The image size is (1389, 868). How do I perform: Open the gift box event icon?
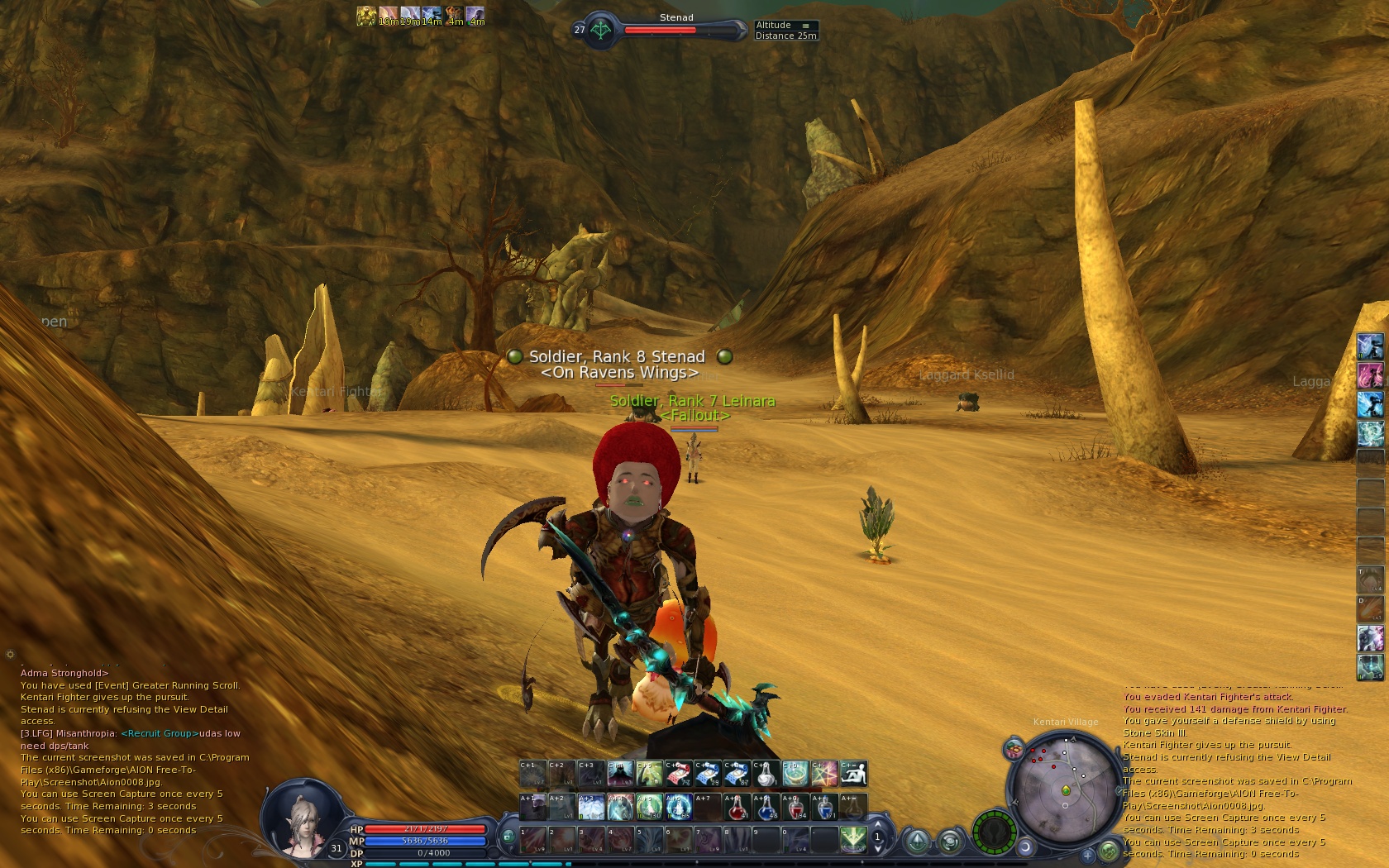point(1014,750)
